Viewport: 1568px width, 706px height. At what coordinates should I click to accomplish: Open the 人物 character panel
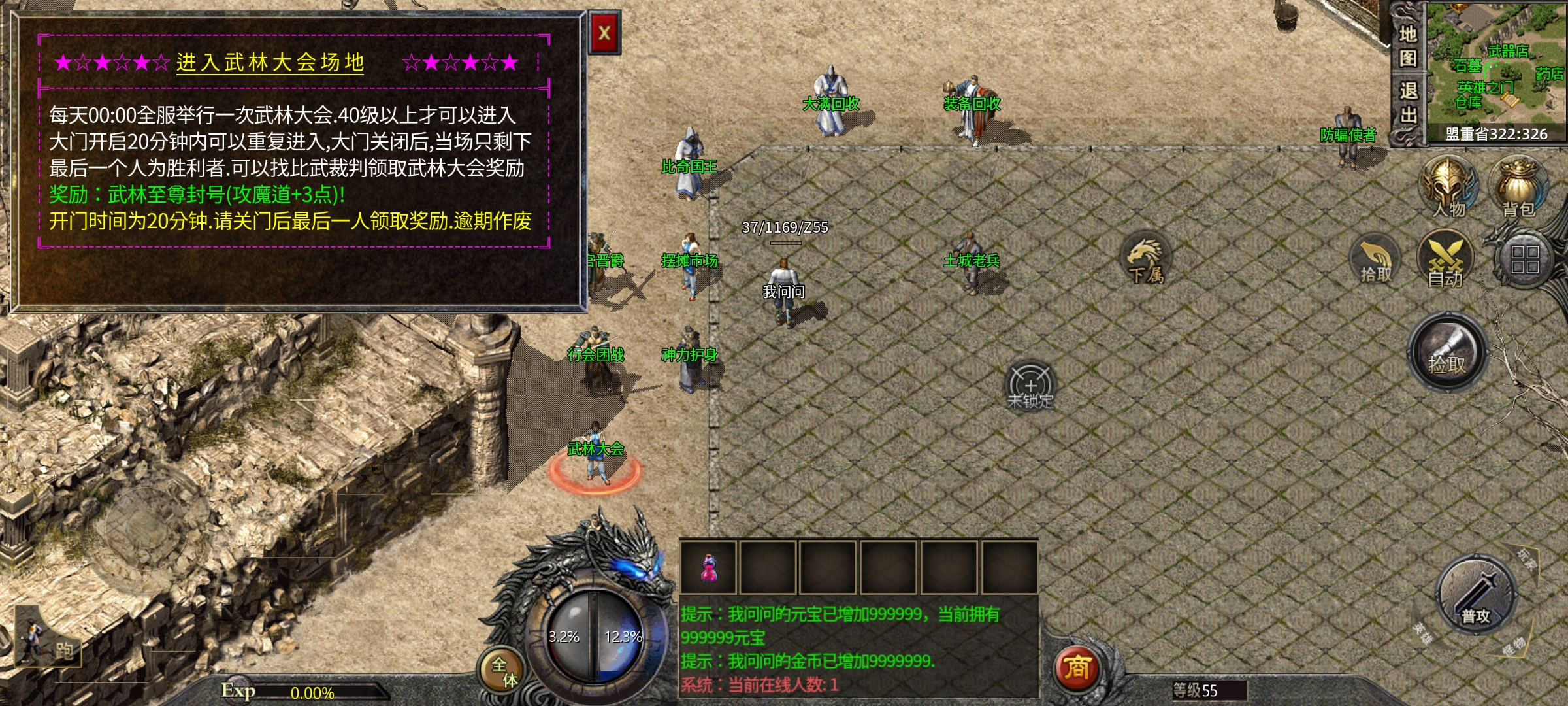[1449, 186]
